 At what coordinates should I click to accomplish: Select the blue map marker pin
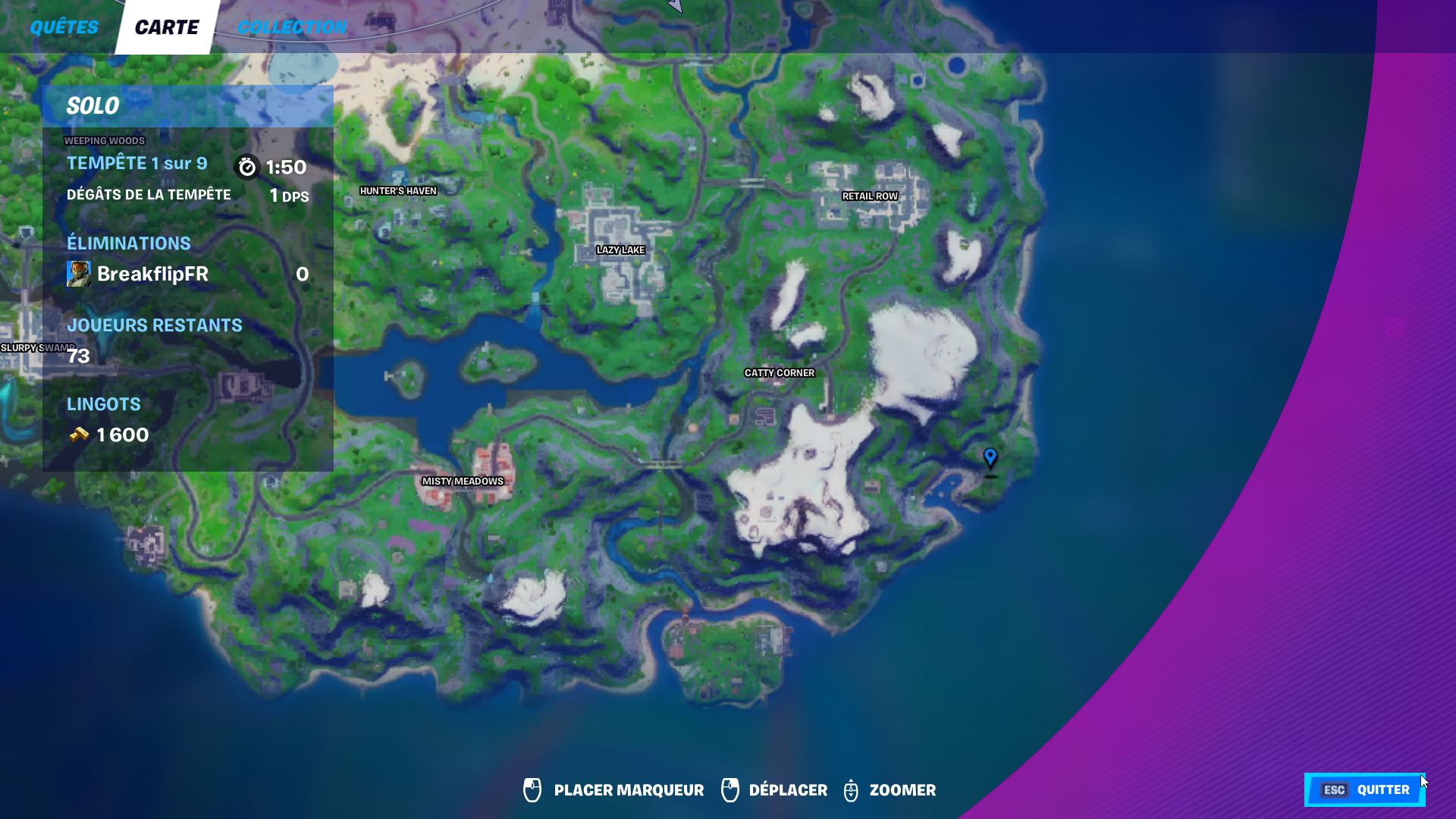click(990, 458)
